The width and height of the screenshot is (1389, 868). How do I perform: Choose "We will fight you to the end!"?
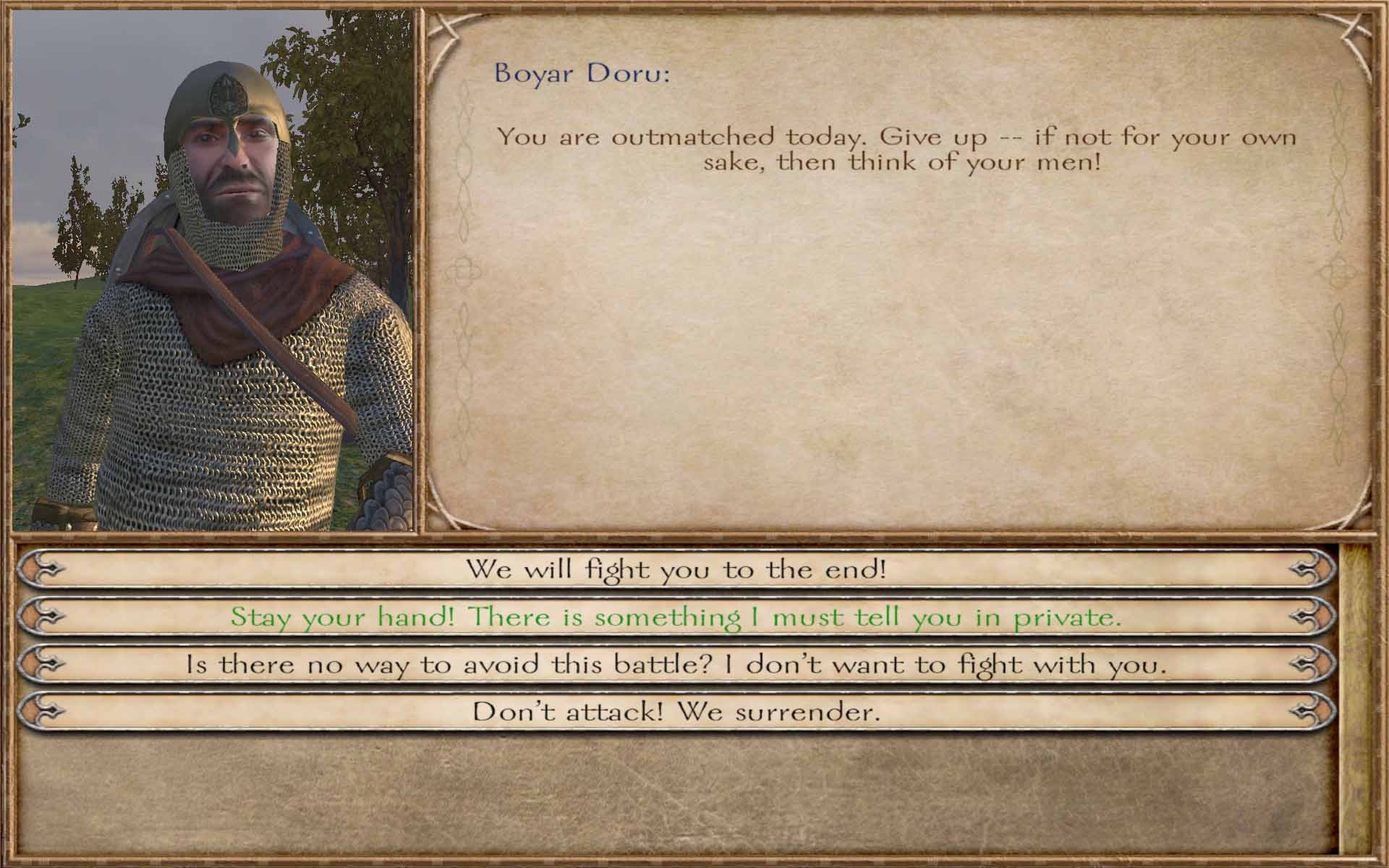[x=676, y=569]
